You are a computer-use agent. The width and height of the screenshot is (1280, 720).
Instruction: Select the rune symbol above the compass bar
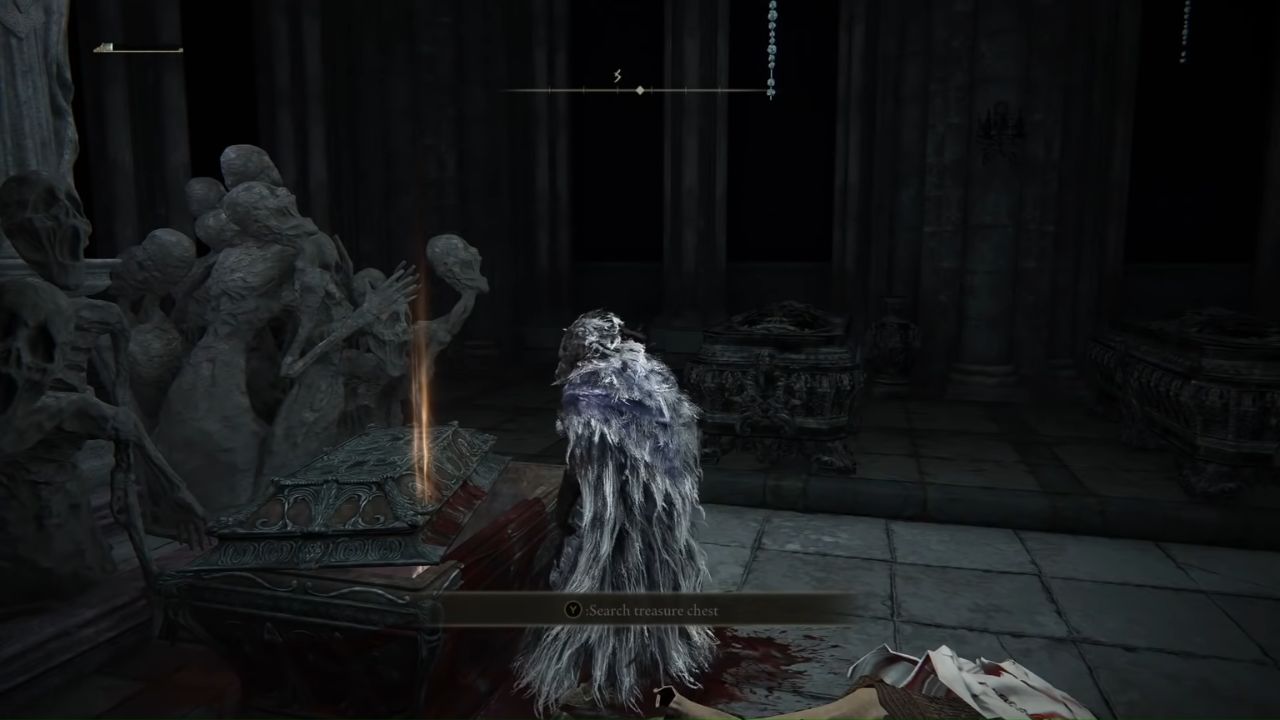(x=618, y=74)
